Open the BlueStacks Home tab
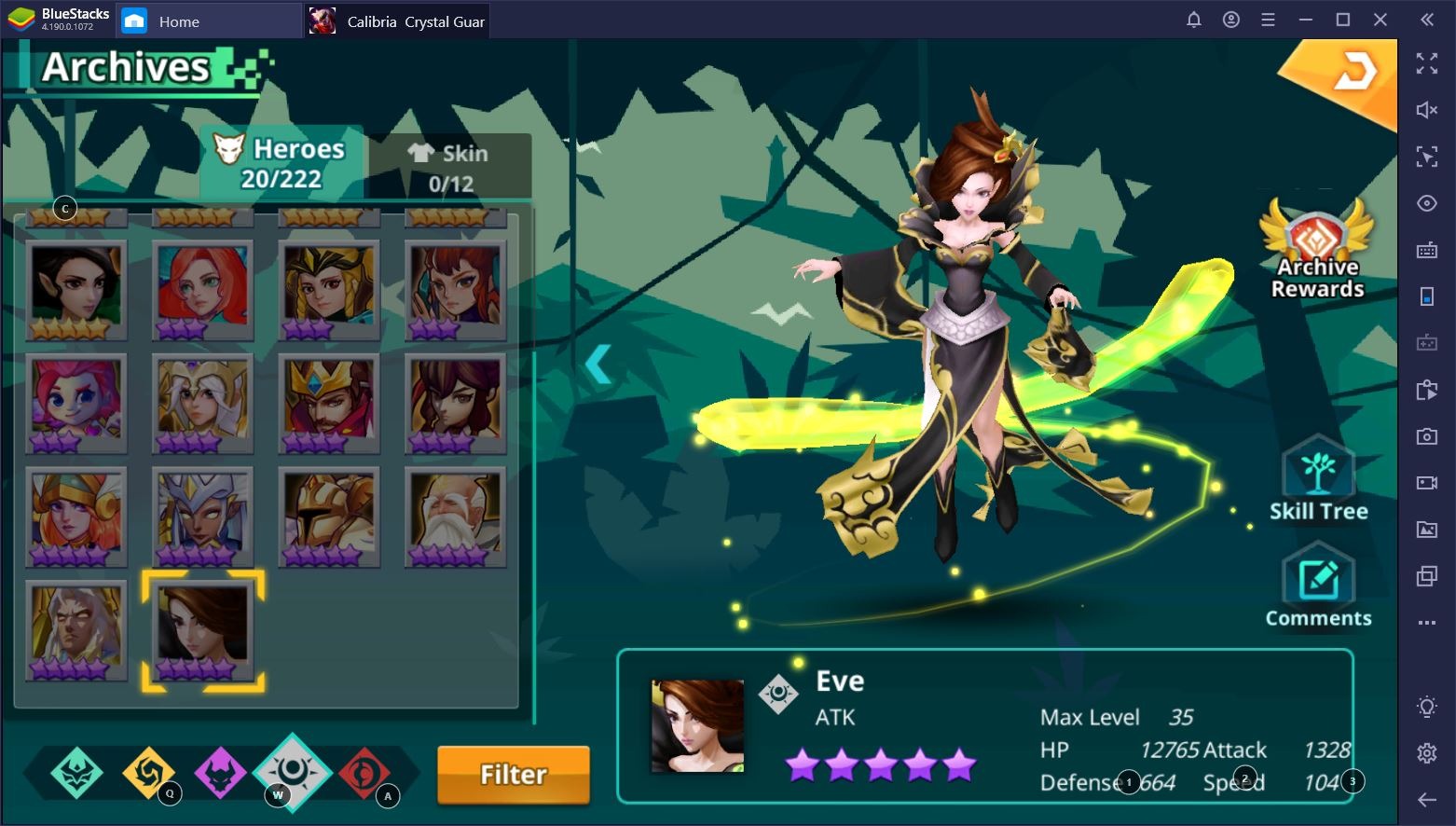This screenshot has height=826, width=1456. pos(177,21)
